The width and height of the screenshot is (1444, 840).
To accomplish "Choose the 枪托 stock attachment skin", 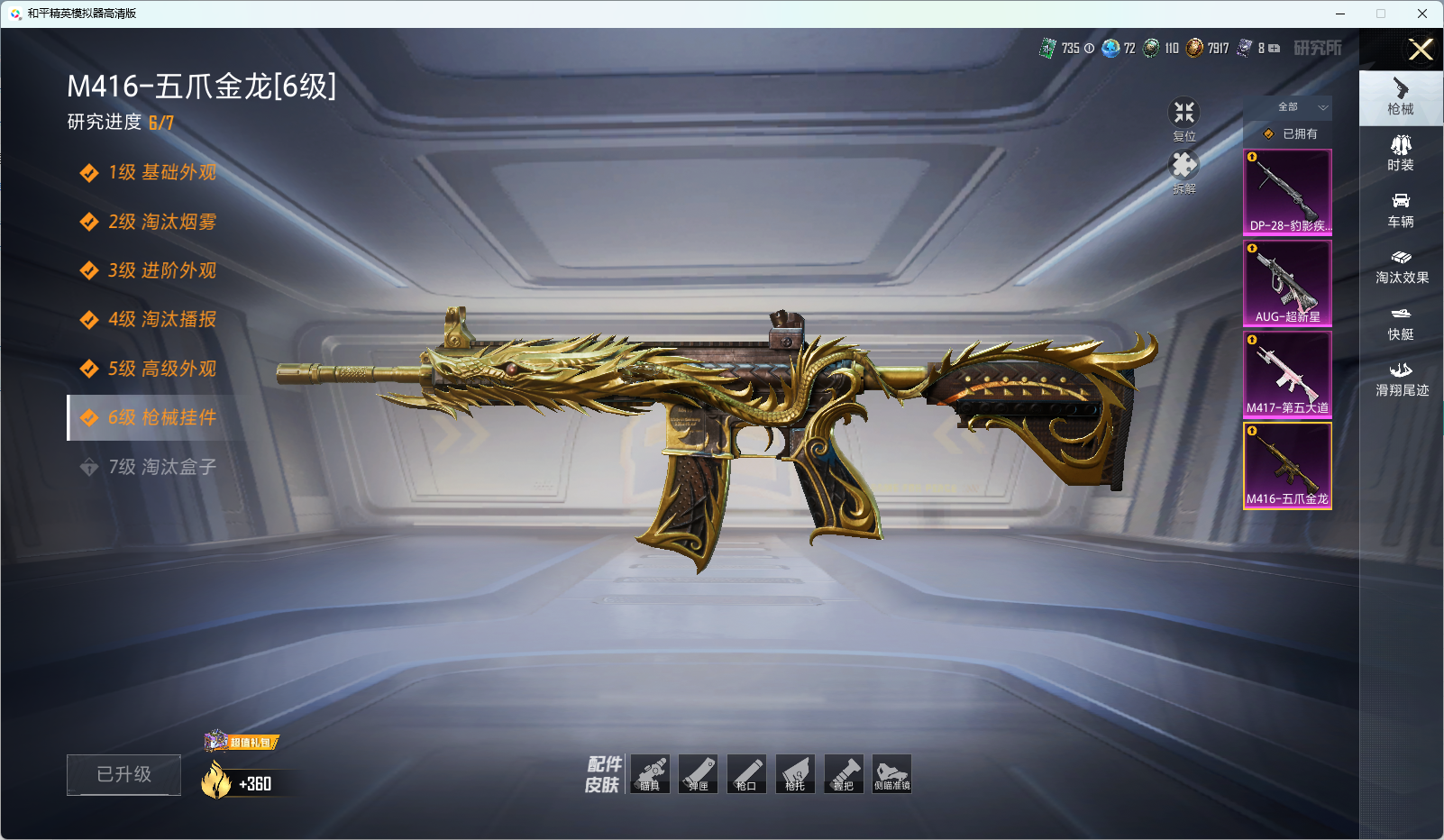I will 795,774.
